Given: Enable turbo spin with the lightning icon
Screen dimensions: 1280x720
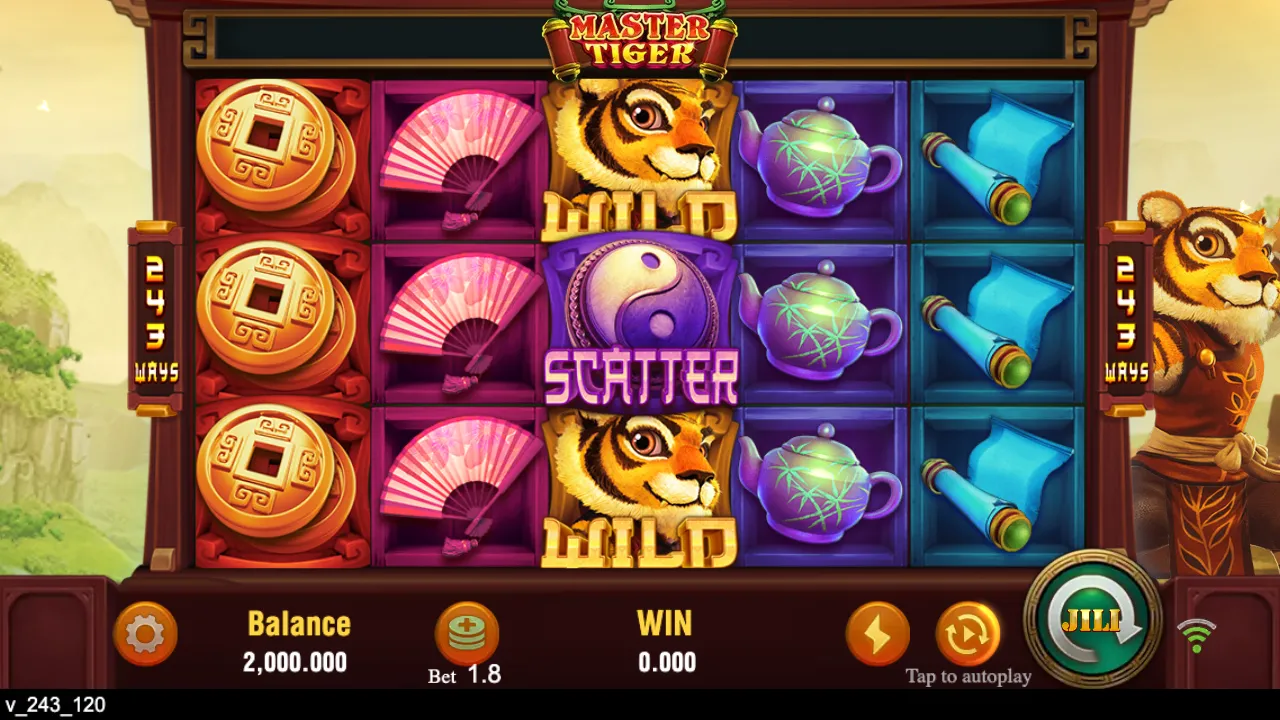Looking at the screenshot, I should [x=879, y=634].
